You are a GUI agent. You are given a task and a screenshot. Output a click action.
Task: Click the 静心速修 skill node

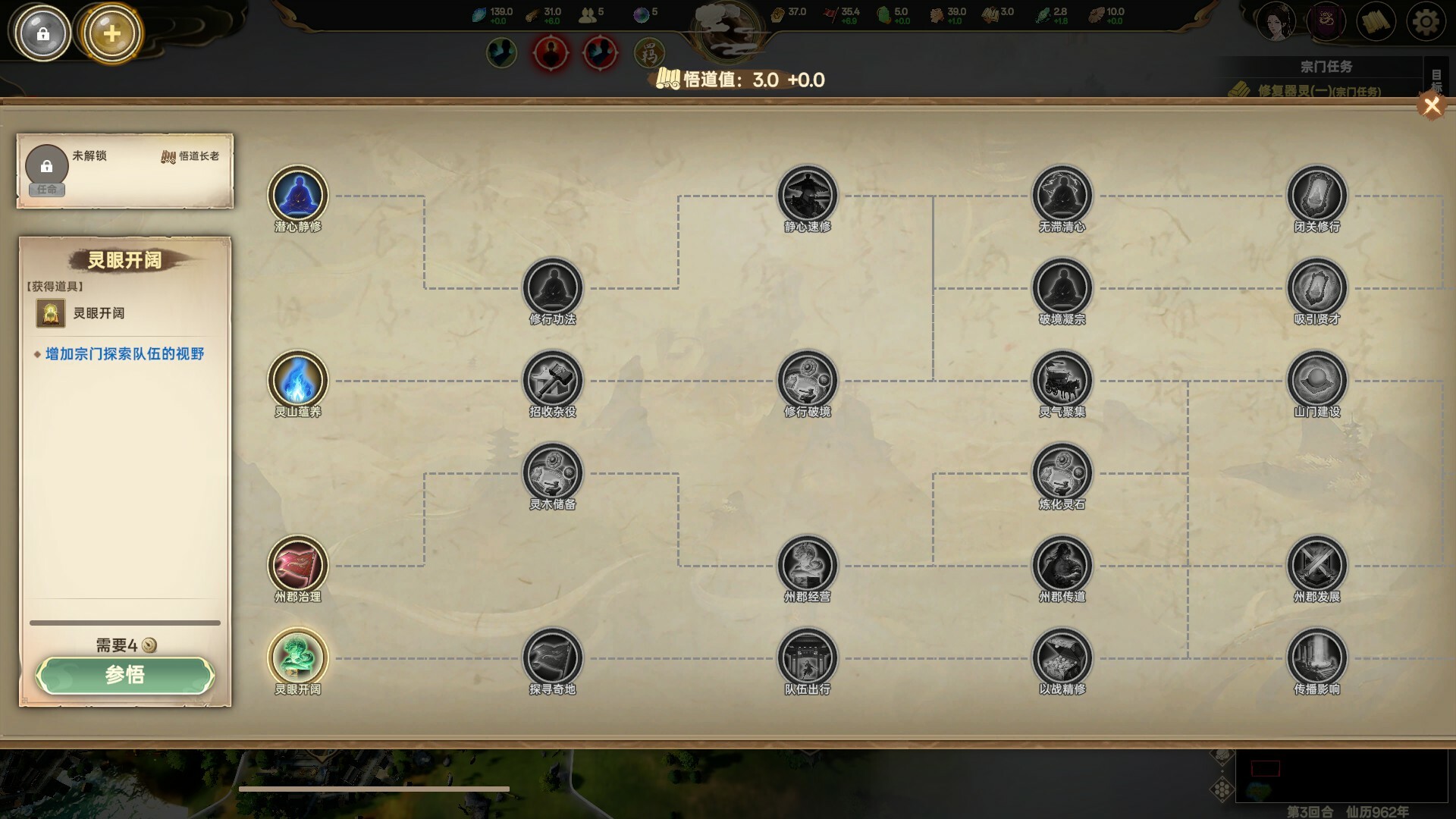[x=808, y=196]
